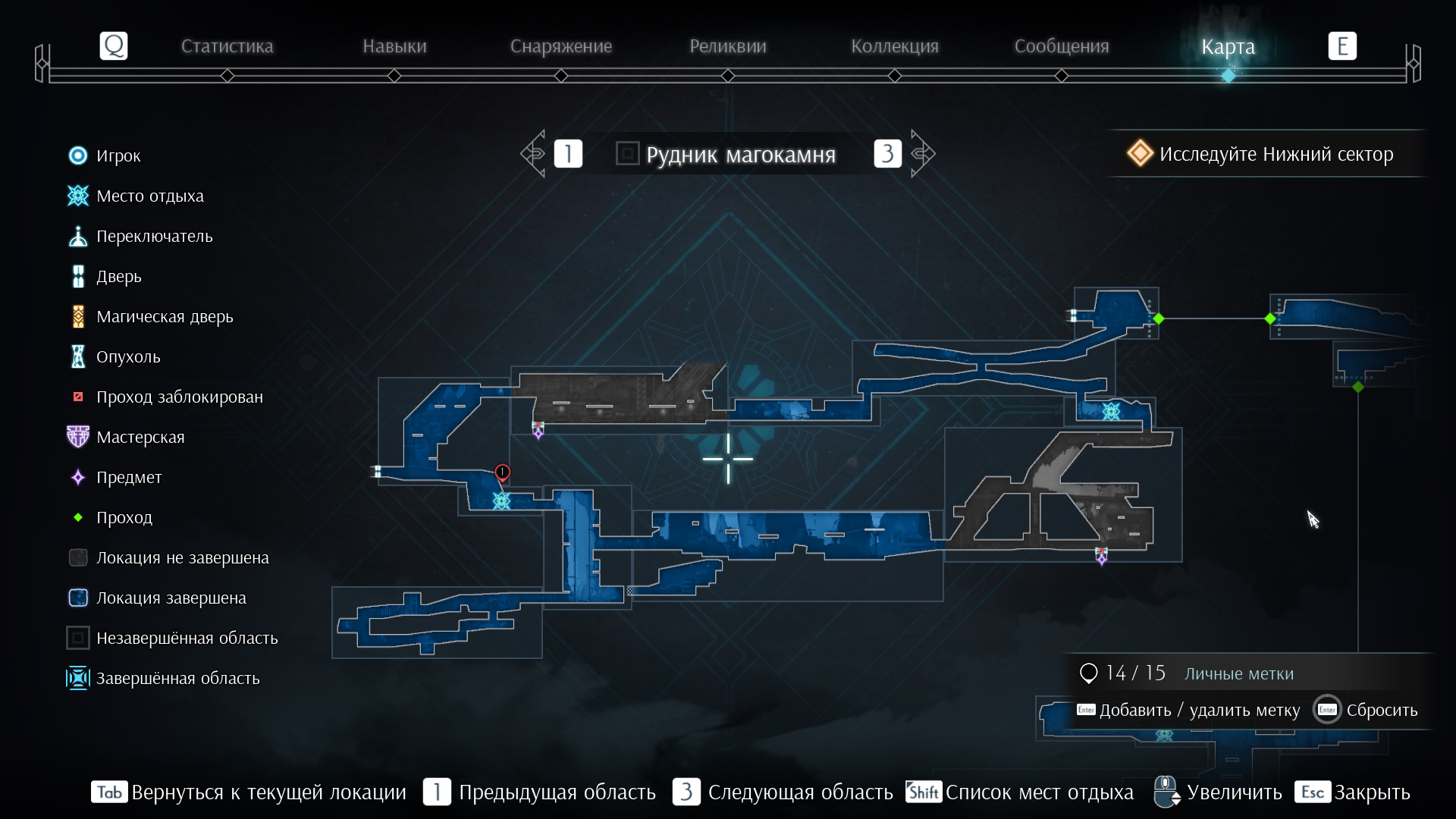Click the right arrow for next area
The width and height of the screenshot is (1456, 819).
coord(922,154)
